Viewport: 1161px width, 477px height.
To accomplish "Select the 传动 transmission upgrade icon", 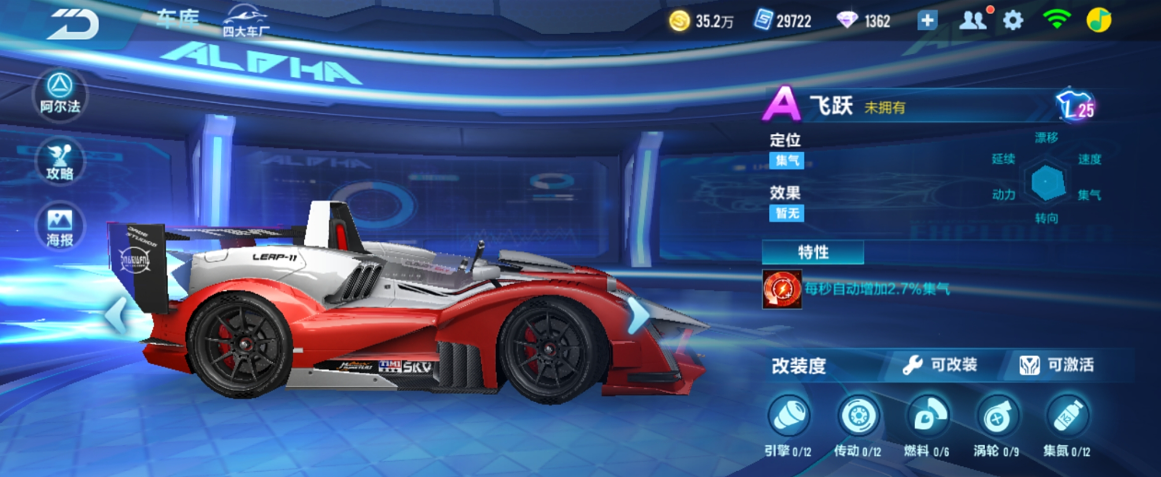I will (857, 415).
